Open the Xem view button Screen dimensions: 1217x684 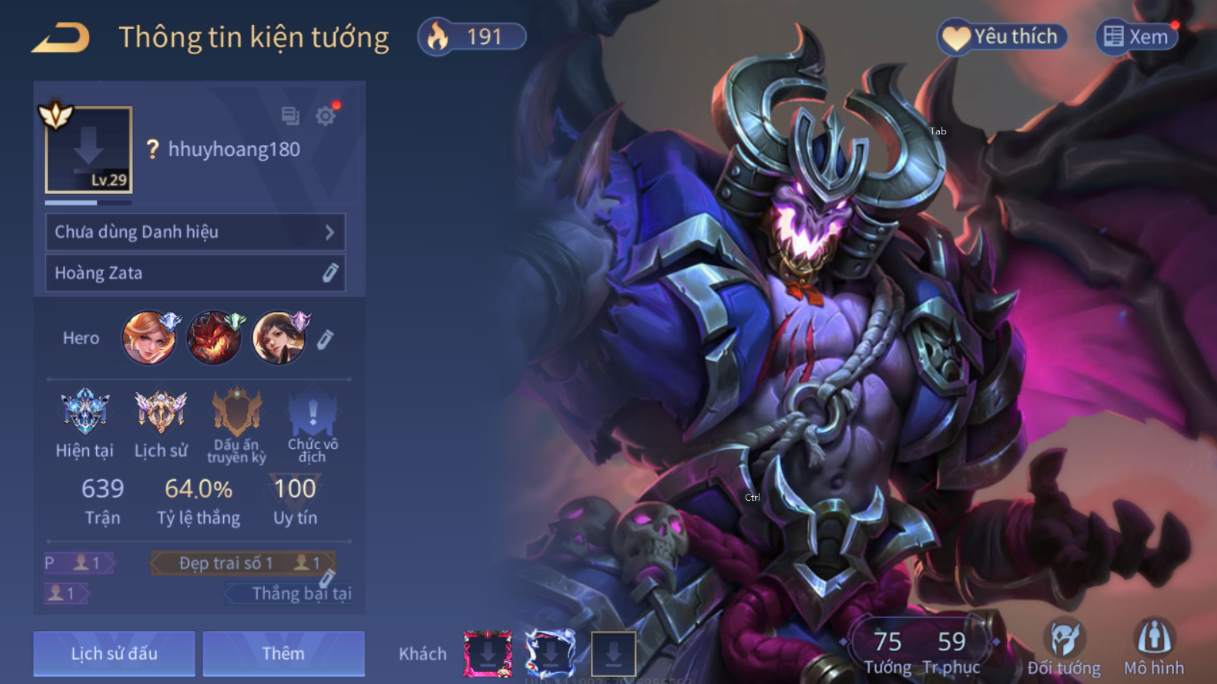(x=1136, y=37)
